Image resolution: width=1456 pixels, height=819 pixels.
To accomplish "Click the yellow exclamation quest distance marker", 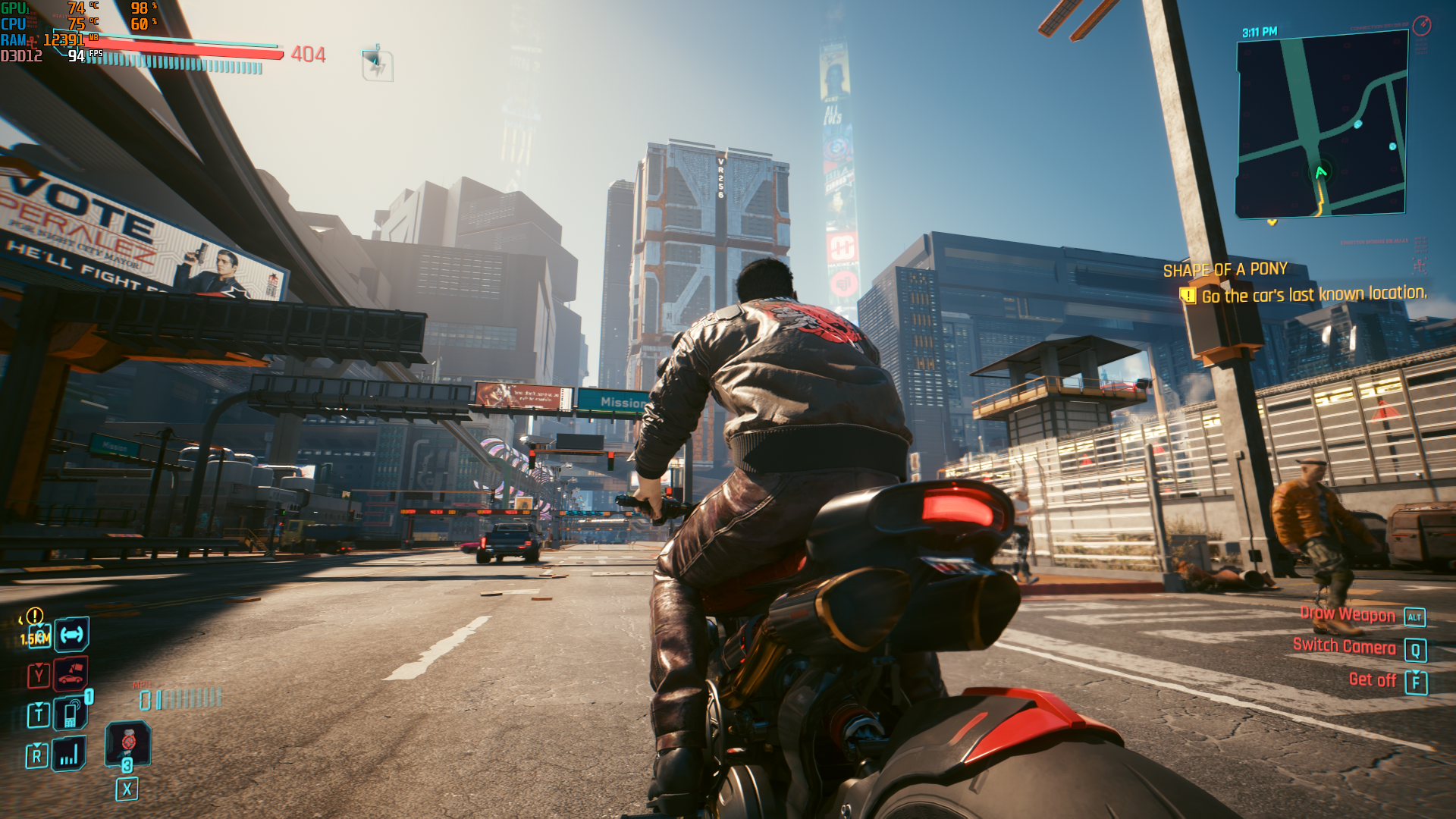I will tap(35, 616).
